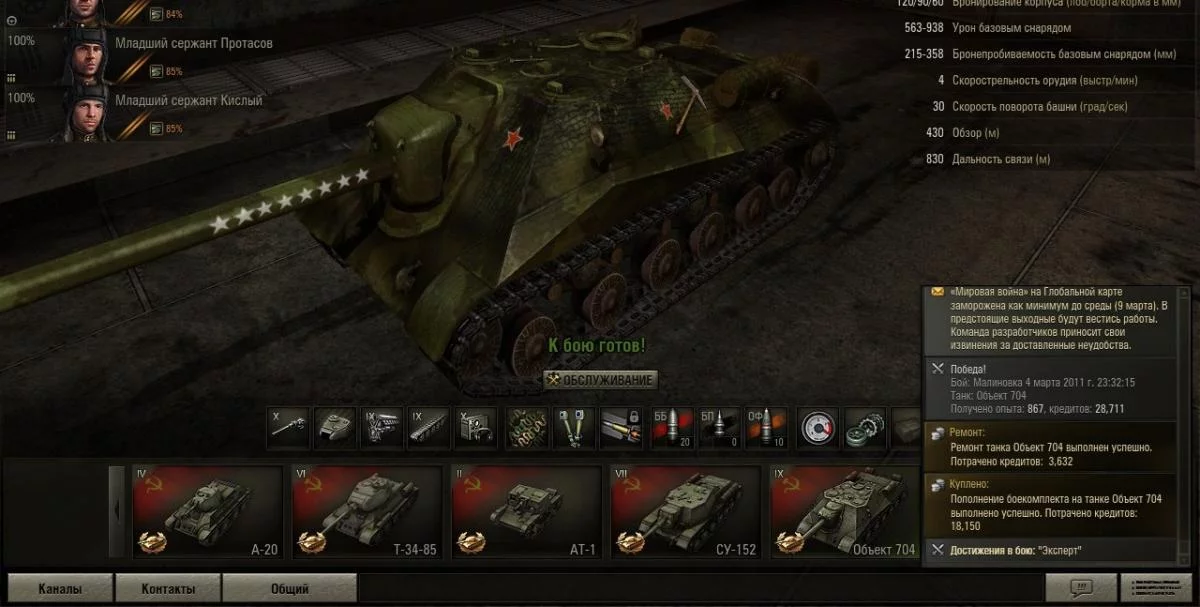1200x607 pixels.
Task: Select the camouflage net equipment slot
Action: coord(525,427)
